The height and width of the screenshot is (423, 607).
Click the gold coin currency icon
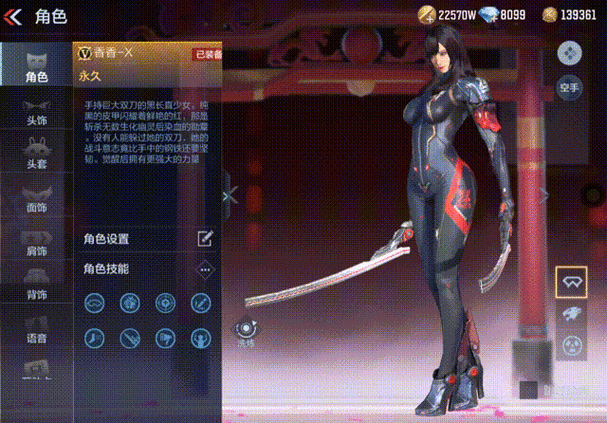(428, 14)
